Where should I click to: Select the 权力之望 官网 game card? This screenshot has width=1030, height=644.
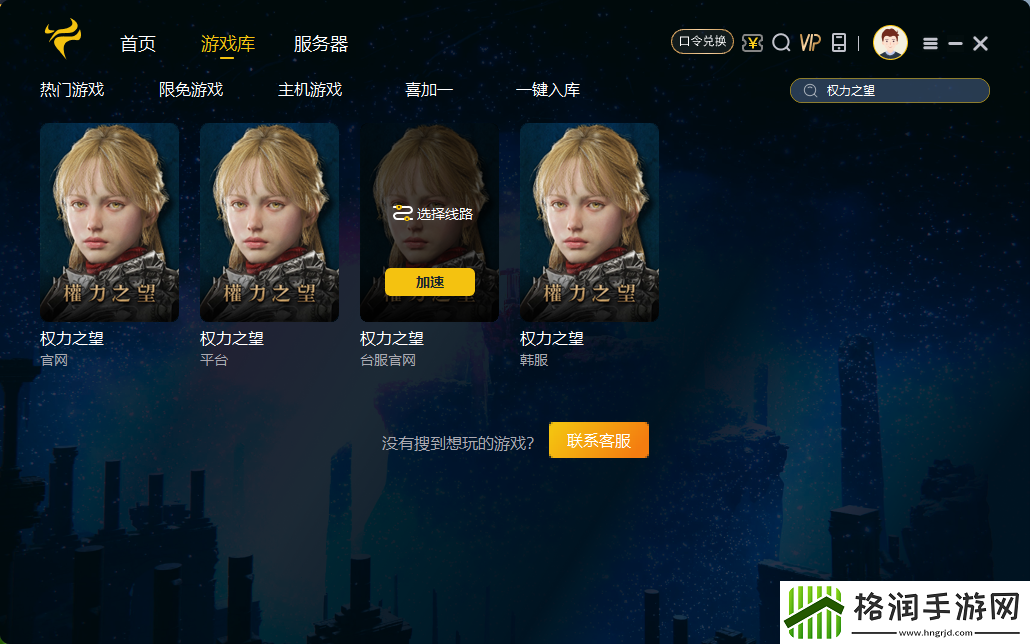(x=110, y=222)
